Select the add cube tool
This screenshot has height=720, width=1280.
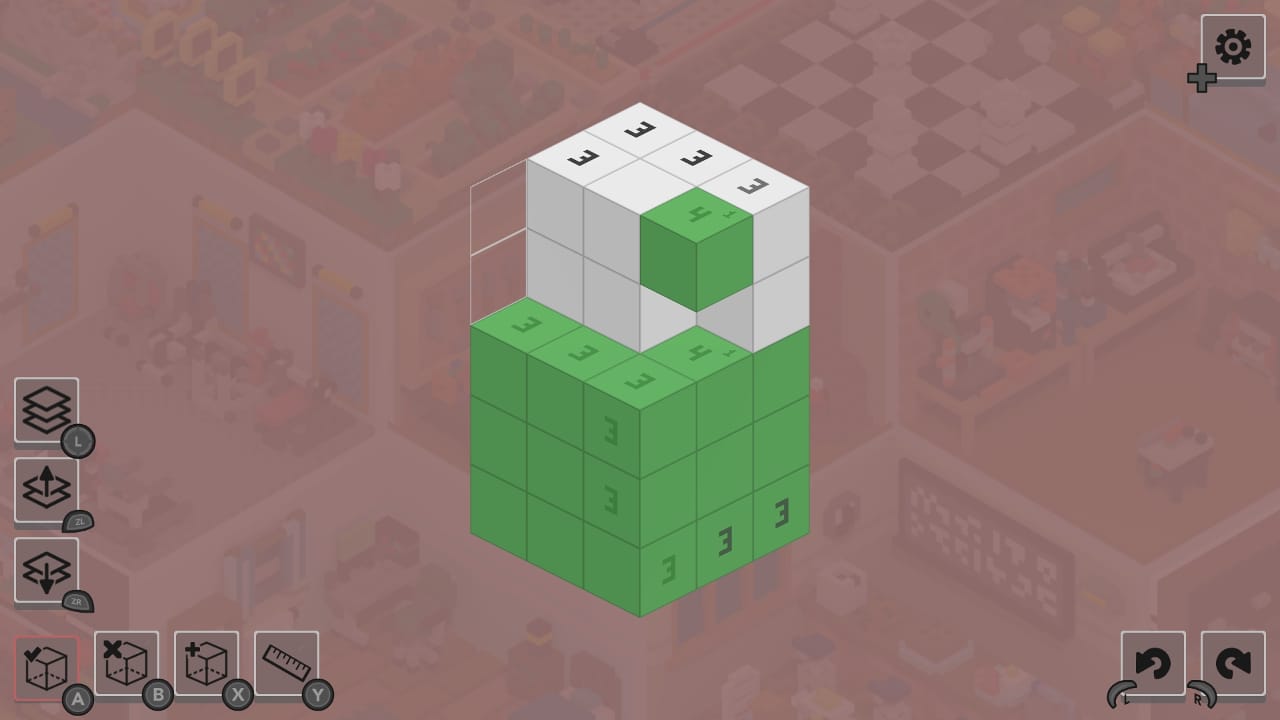tap(206, 662)
